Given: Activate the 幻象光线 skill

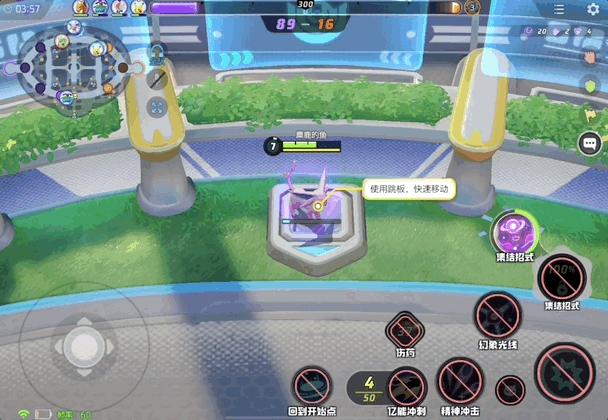Looking at the screenshot, I should click(497, 317).
